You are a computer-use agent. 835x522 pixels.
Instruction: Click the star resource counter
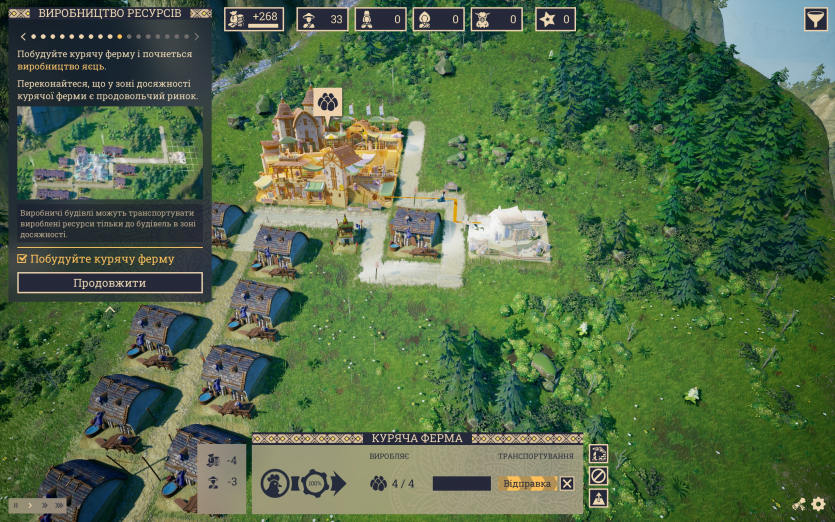point(555,19)
